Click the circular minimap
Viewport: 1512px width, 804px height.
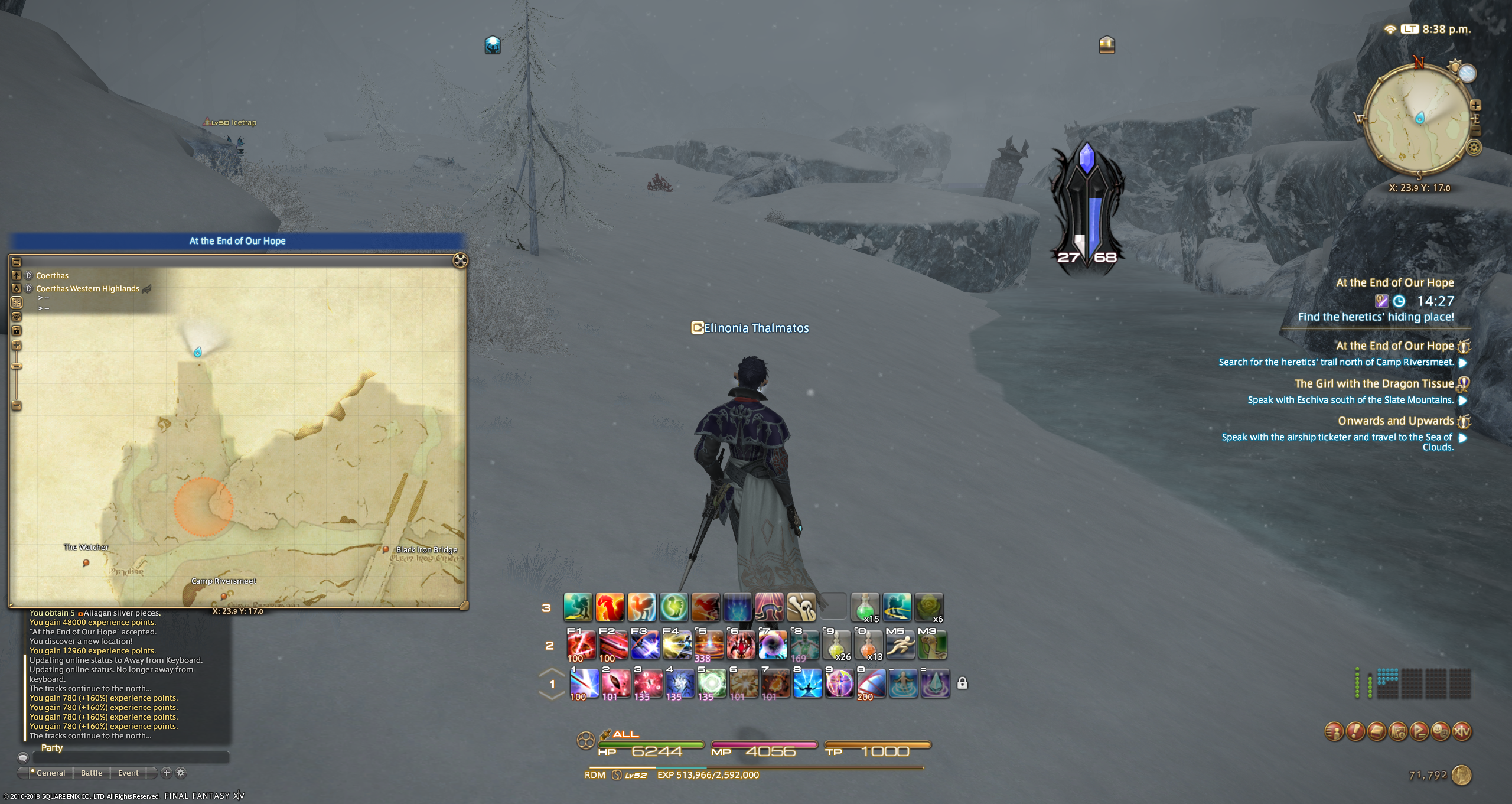pyautogui.click(x=1418, y=118)
